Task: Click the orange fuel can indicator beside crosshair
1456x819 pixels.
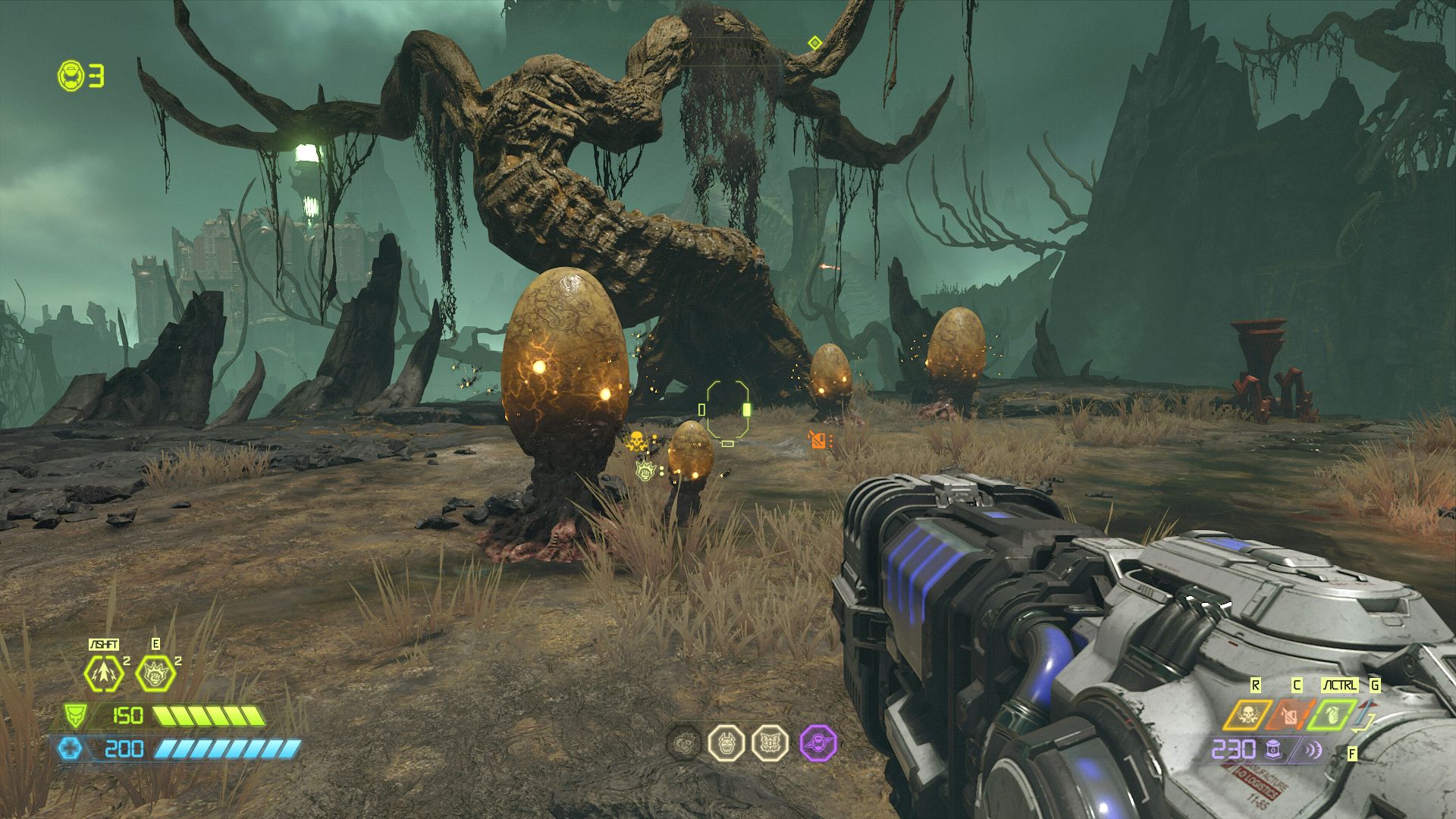Action: point(818,440)
